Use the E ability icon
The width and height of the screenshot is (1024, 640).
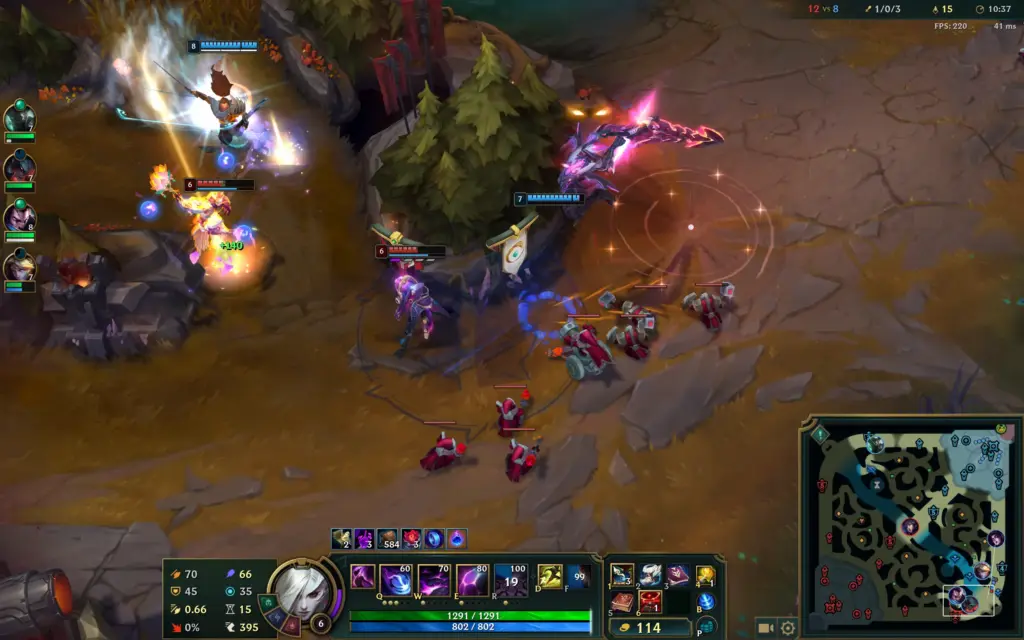coord(472,580)
